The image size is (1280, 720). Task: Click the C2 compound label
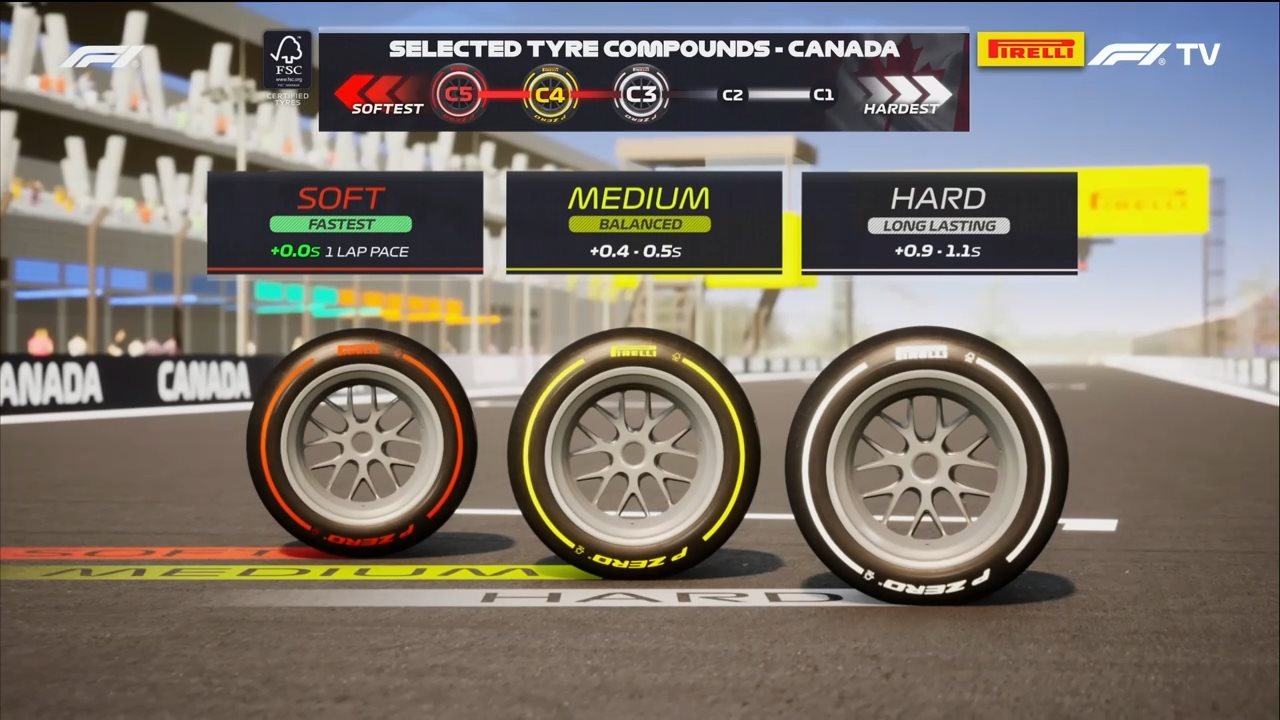pyautogui.click(x=733, y=96)
